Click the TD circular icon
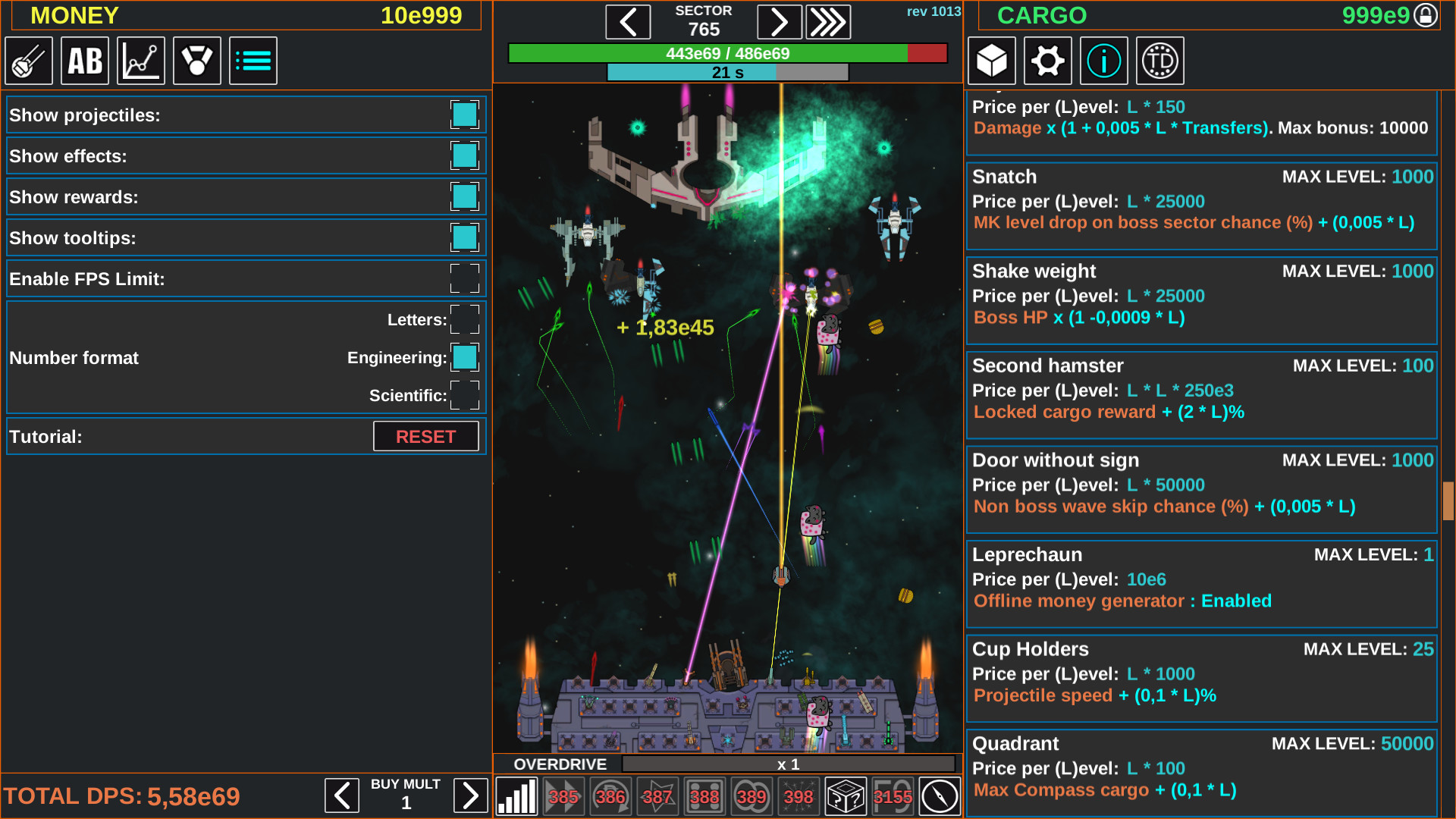This screenshot has height=819, width=1456. 1159,61
